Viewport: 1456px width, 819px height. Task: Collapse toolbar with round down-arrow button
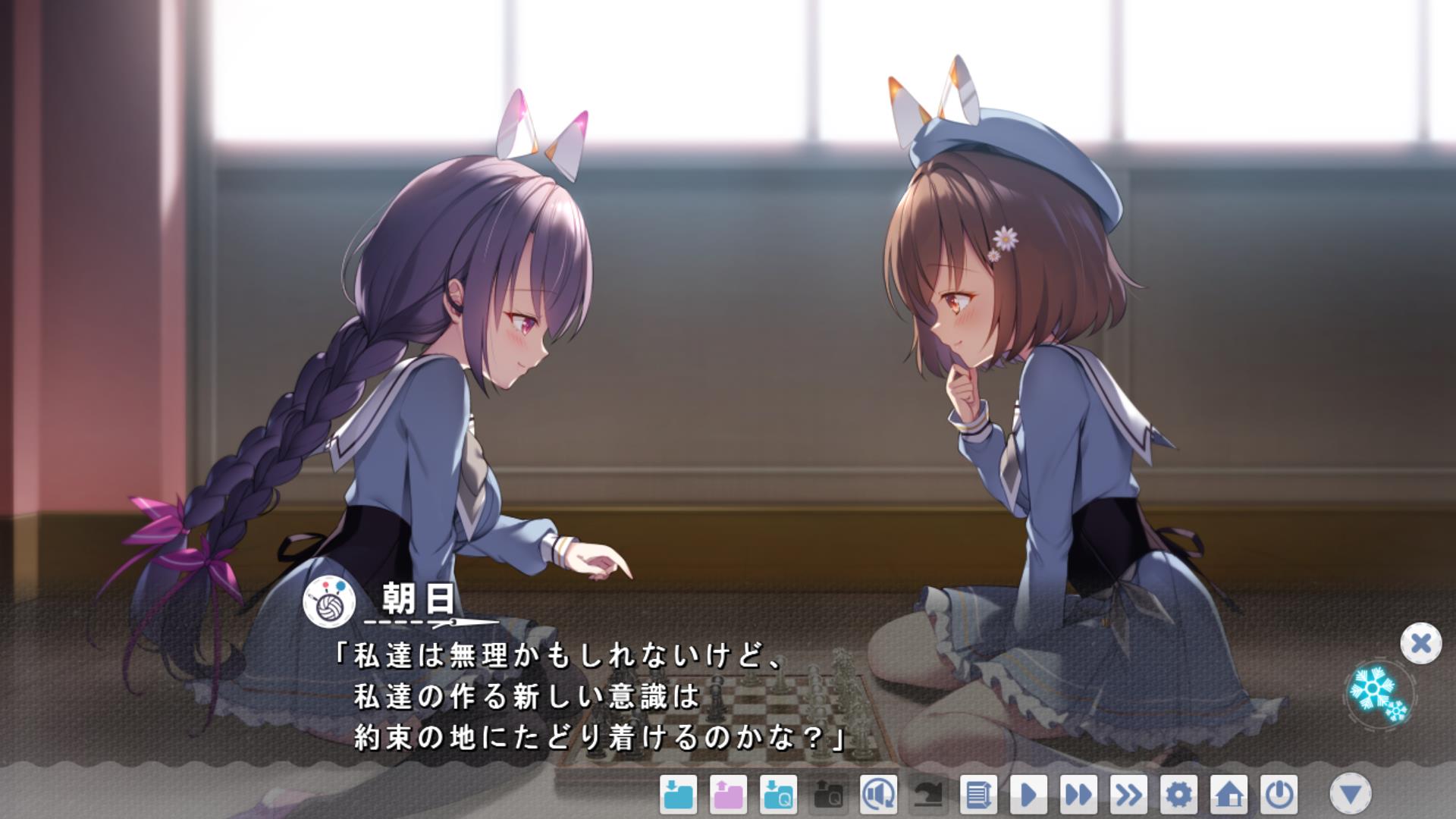1351,794
